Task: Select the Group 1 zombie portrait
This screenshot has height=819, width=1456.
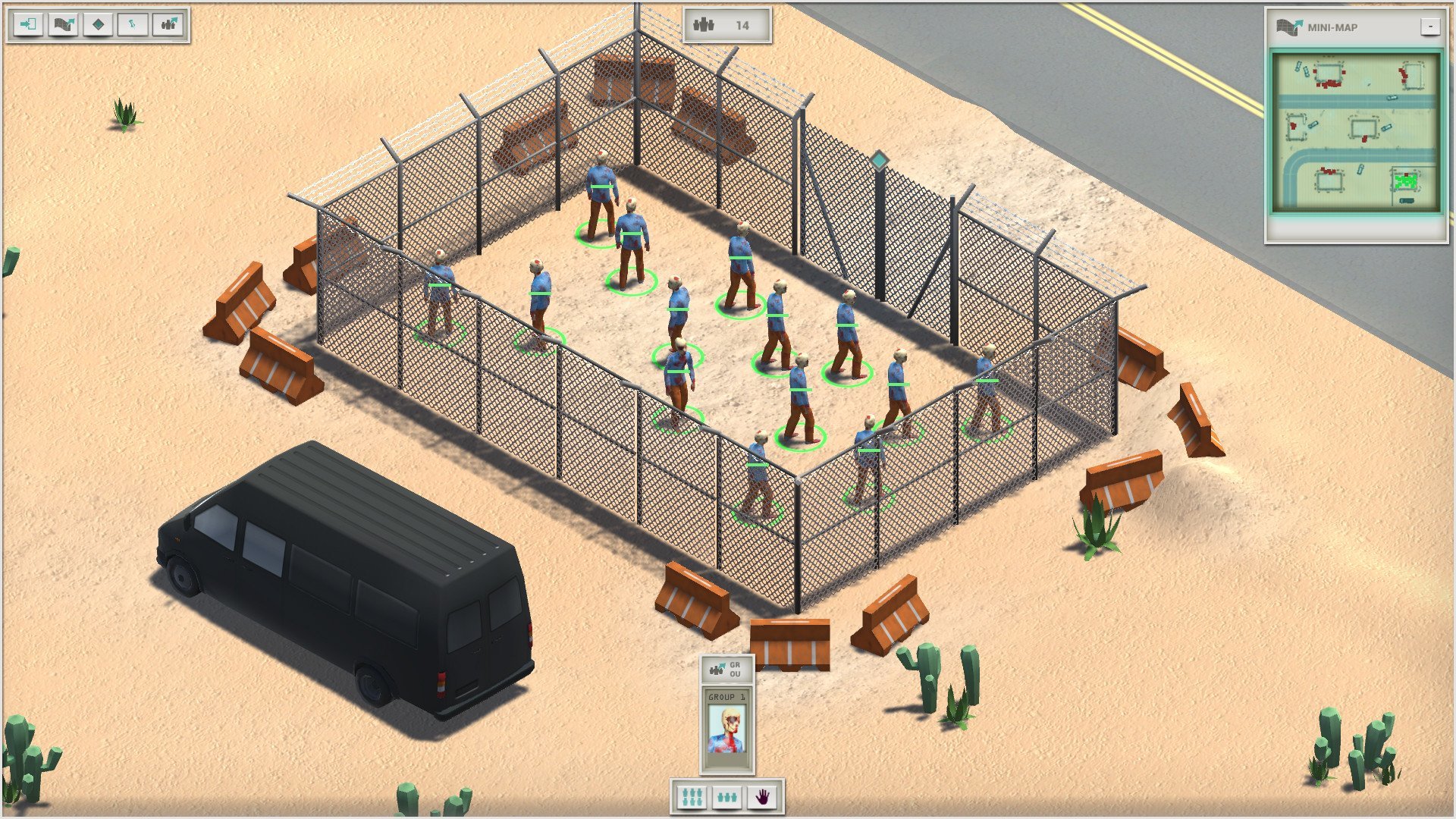Action: click(726, 730)
